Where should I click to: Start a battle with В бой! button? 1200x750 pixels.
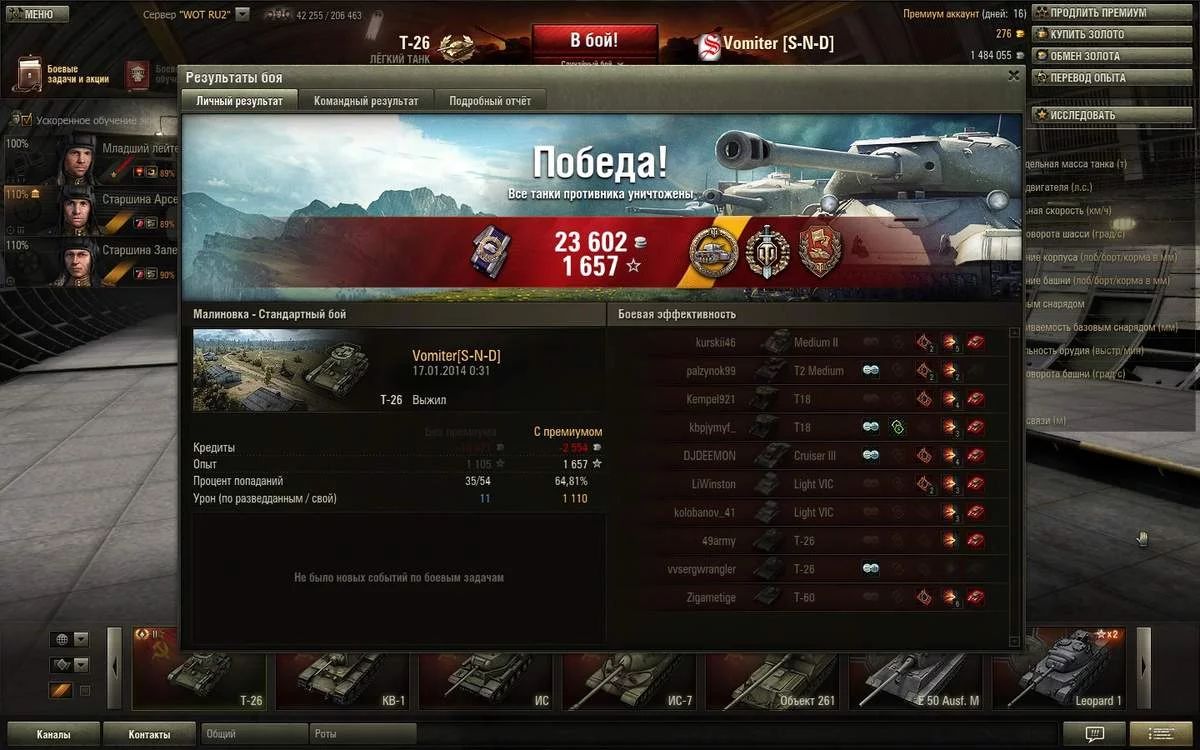point(594,41)
